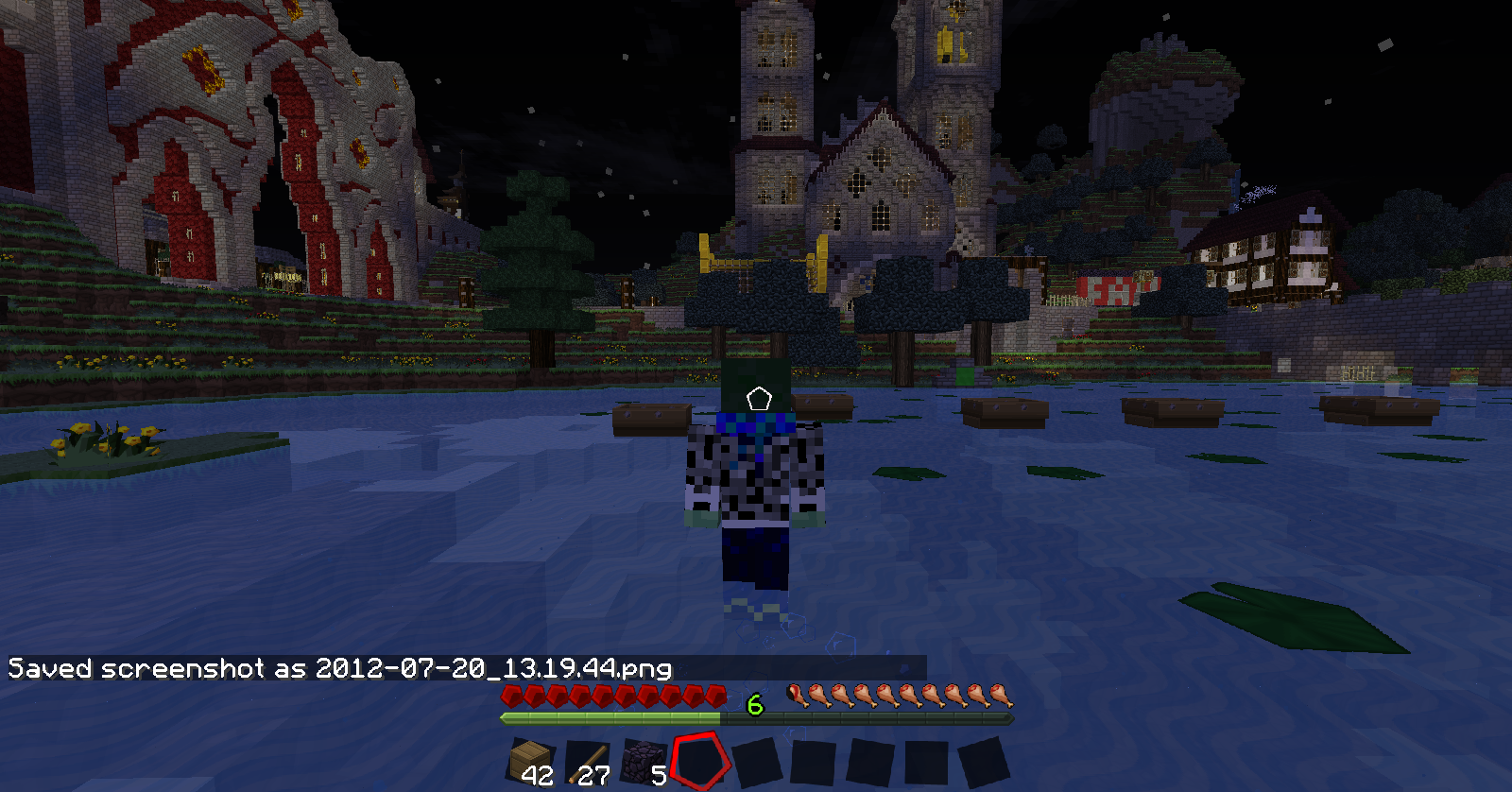1512x792 pixels.
Task: Select the sticks hotbar slot
Action: 587,762
